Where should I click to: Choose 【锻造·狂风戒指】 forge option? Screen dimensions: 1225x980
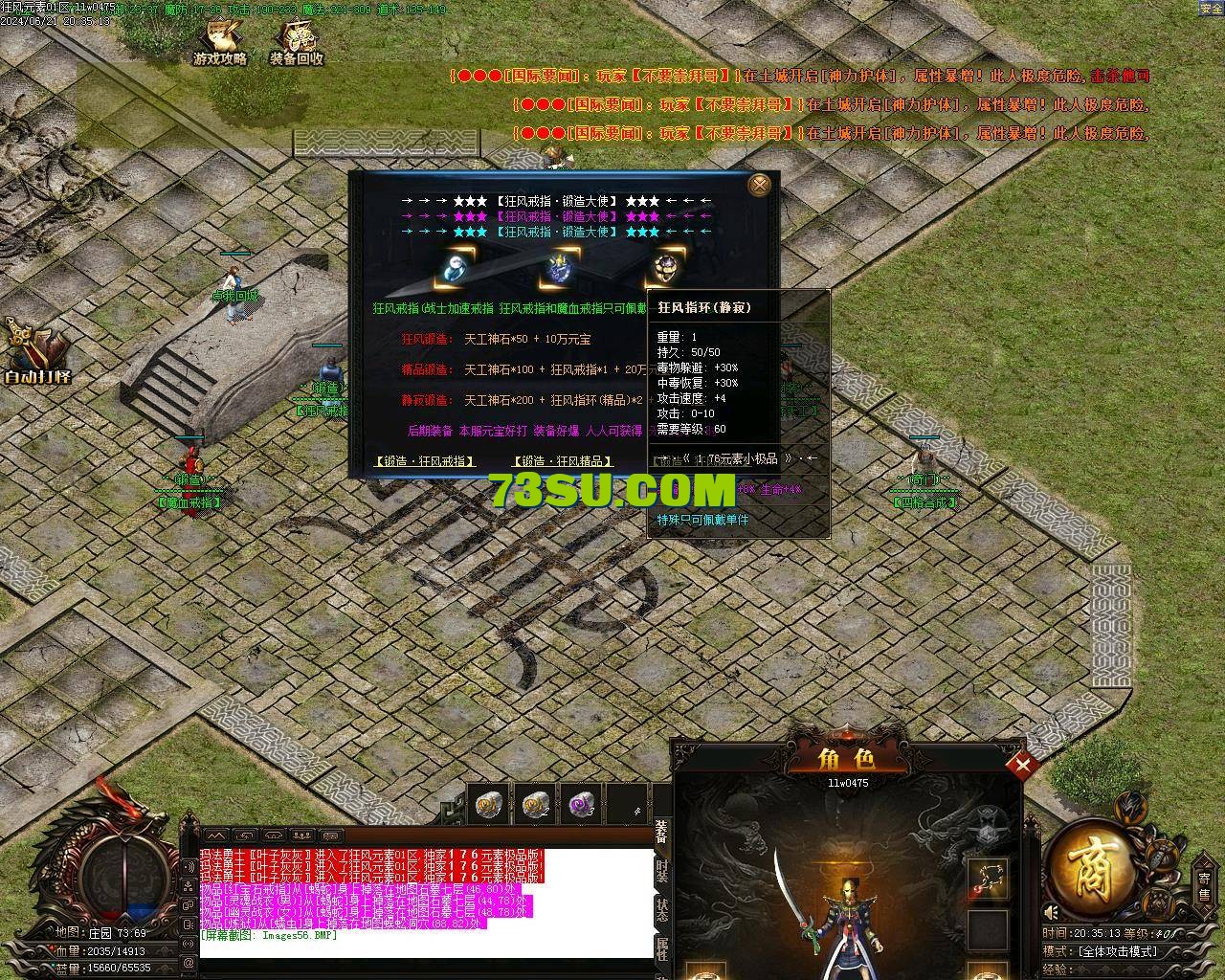click(x=425, y=461)
